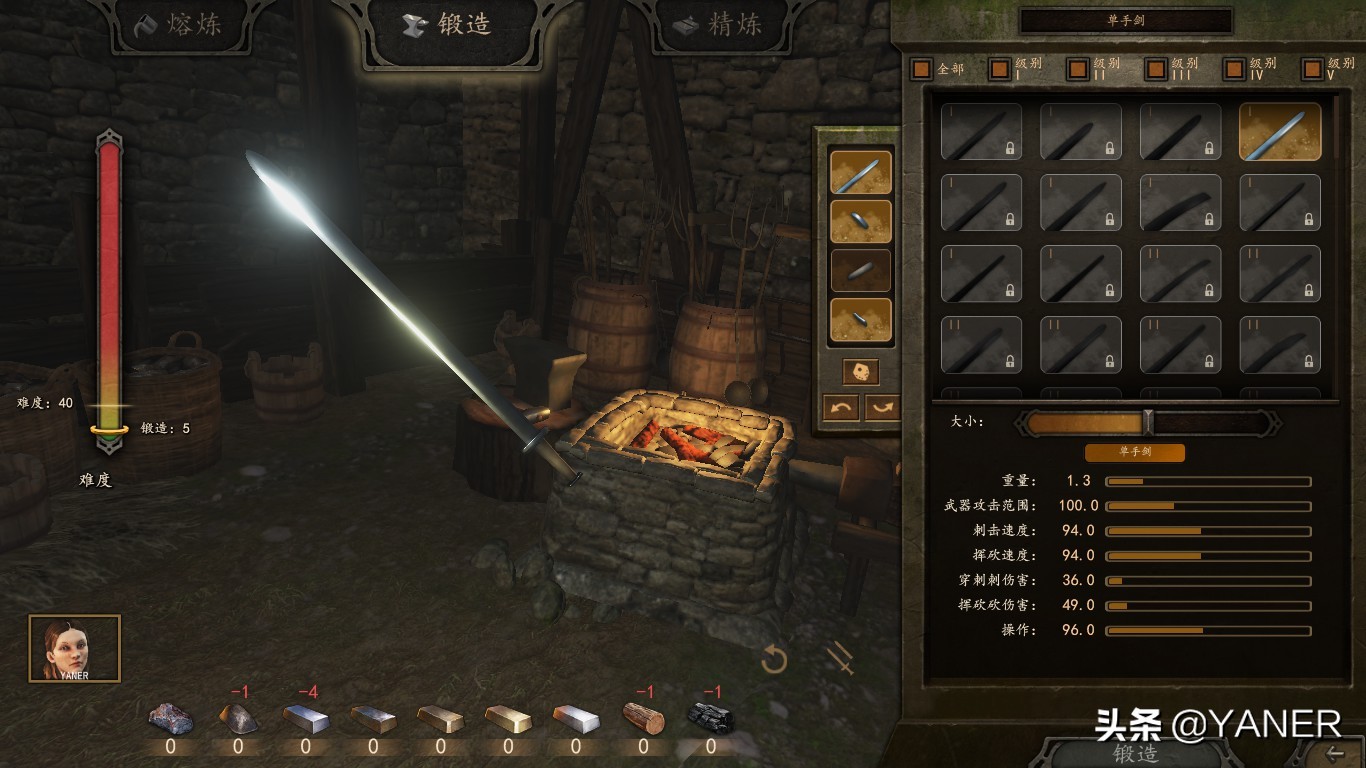The image size is (1366, 768).
Task: Toggle the 全部 tier filter checkbox
Action: [921, 69]
